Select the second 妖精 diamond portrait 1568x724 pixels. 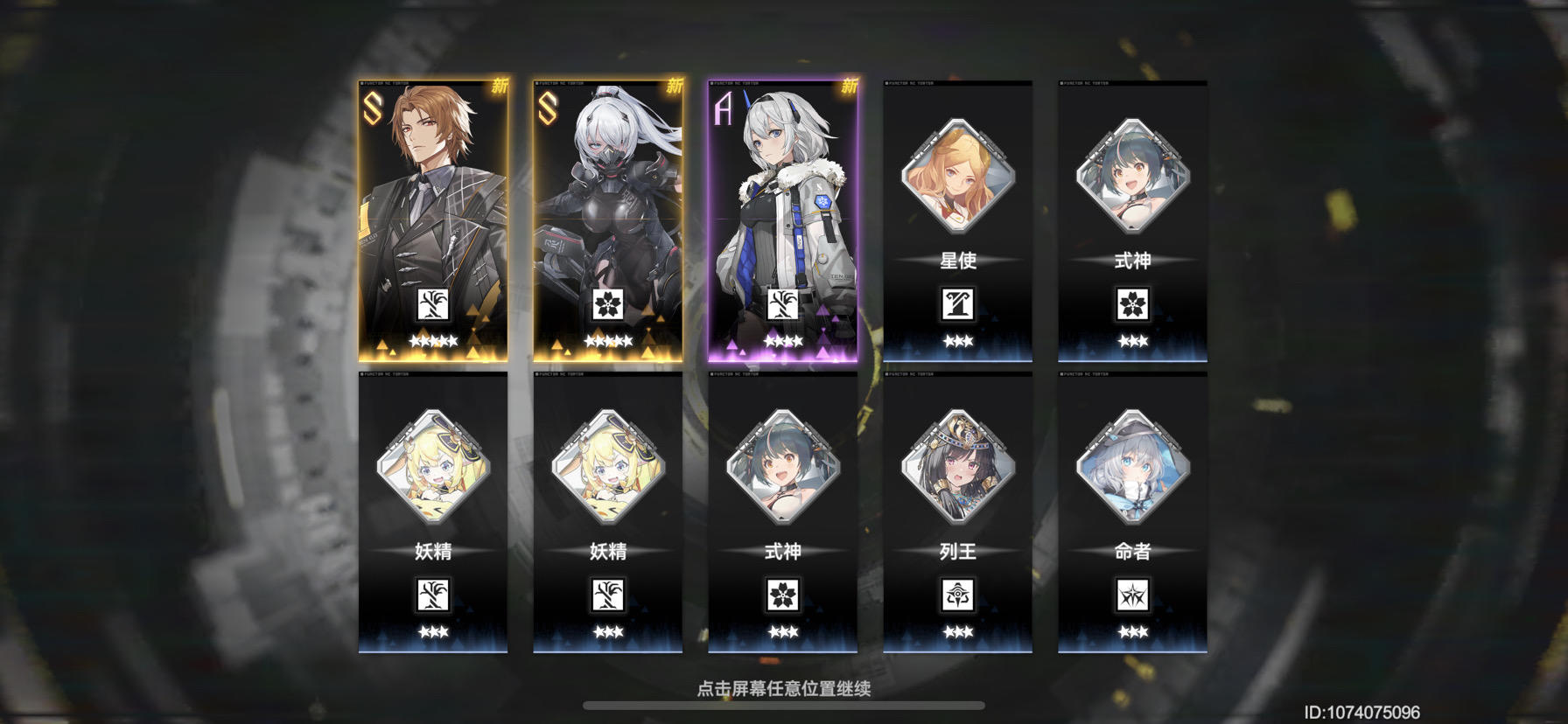click(605, 470)
